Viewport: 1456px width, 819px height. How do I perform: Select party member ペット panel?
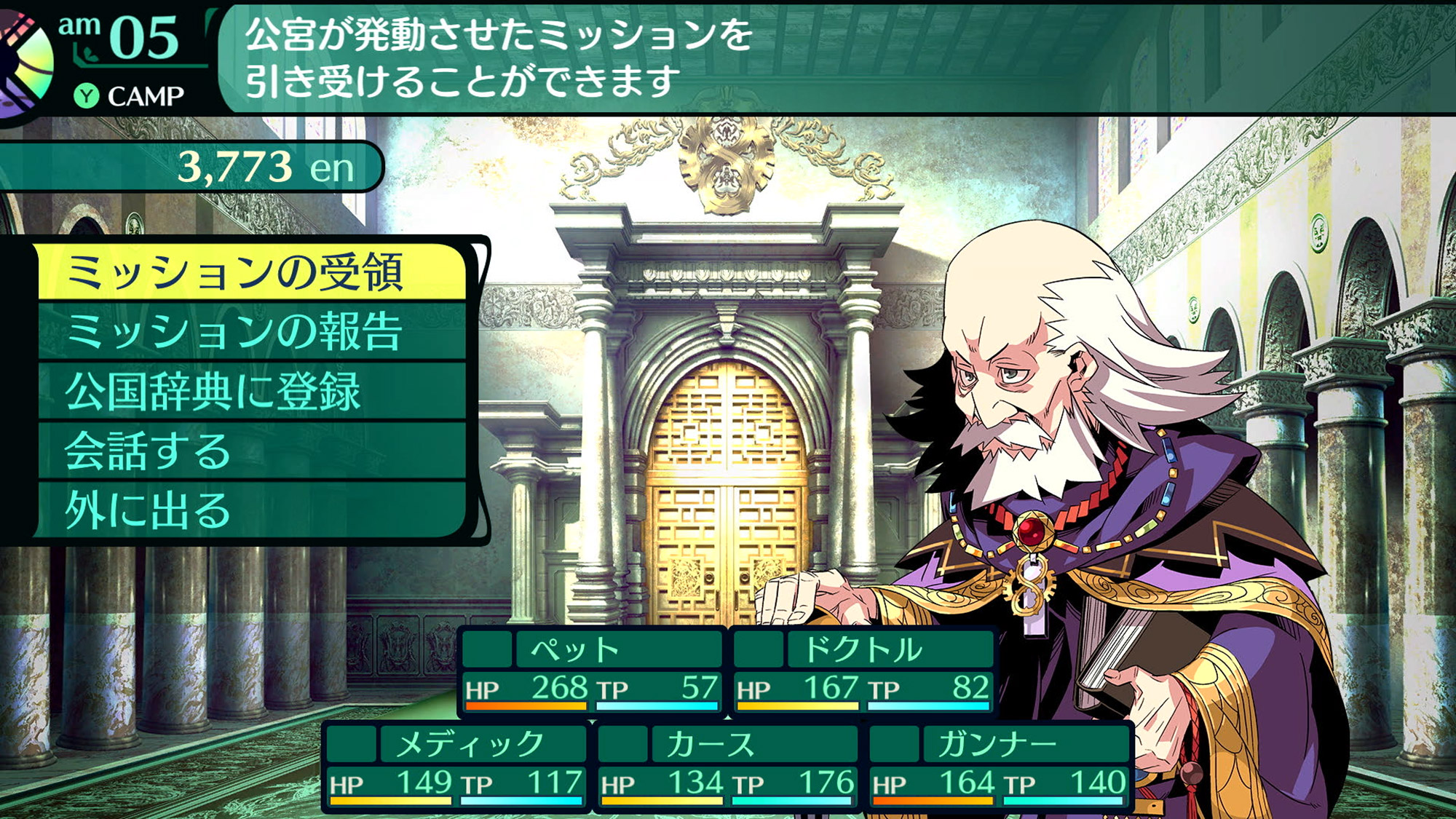pyautogui.click(x=592, y=670)
